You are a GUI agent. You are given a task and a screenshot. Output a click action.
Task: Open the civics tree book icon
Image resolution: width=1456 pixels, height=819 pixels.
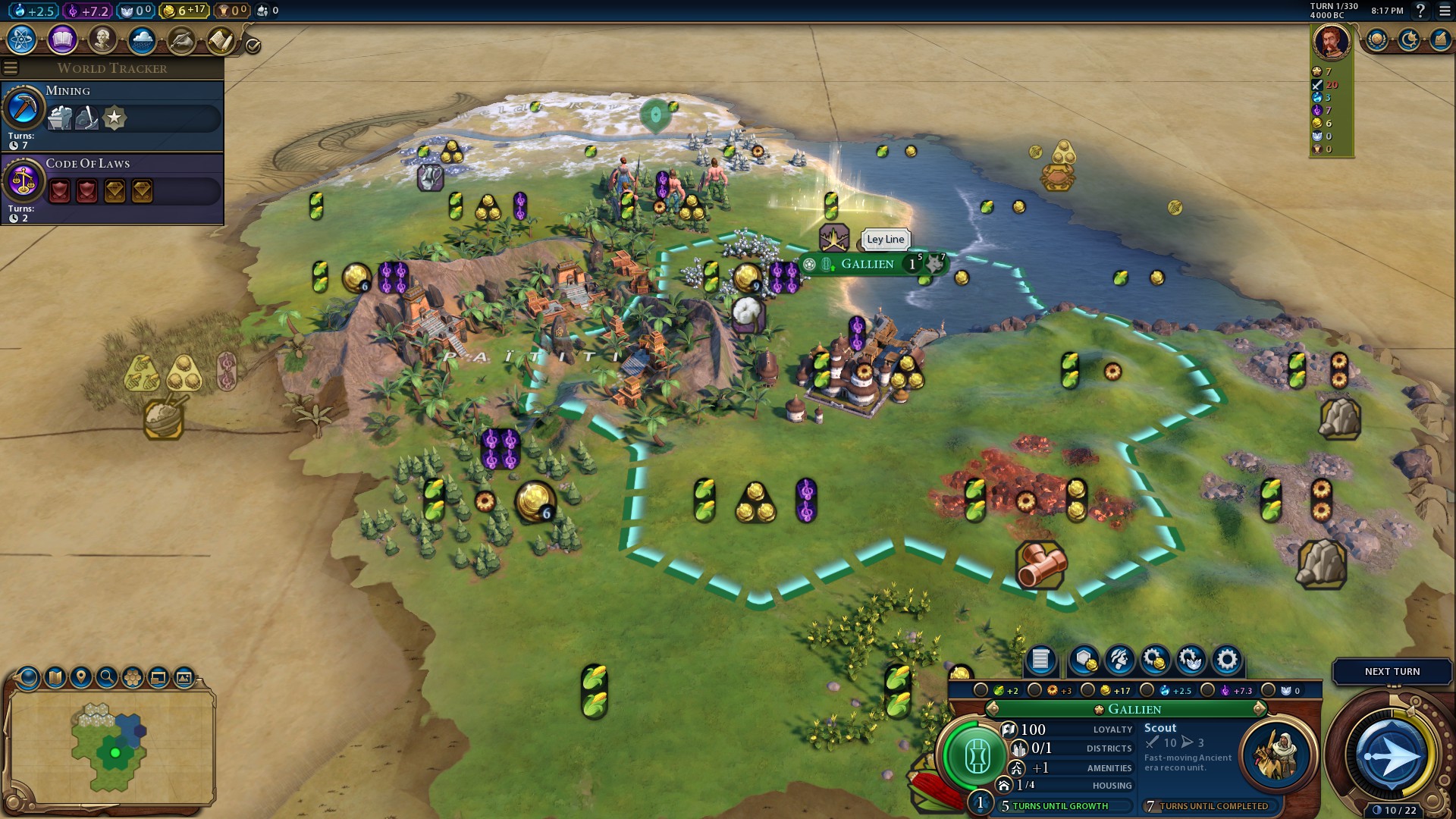pos(62,39)
